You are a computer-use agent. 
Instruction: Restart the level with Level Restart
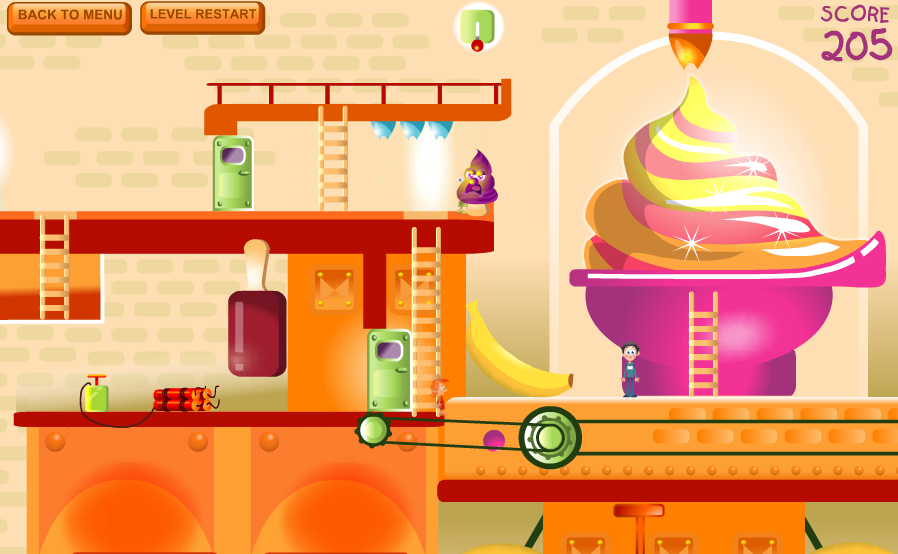pyautogui.click(x=202, y=16)
